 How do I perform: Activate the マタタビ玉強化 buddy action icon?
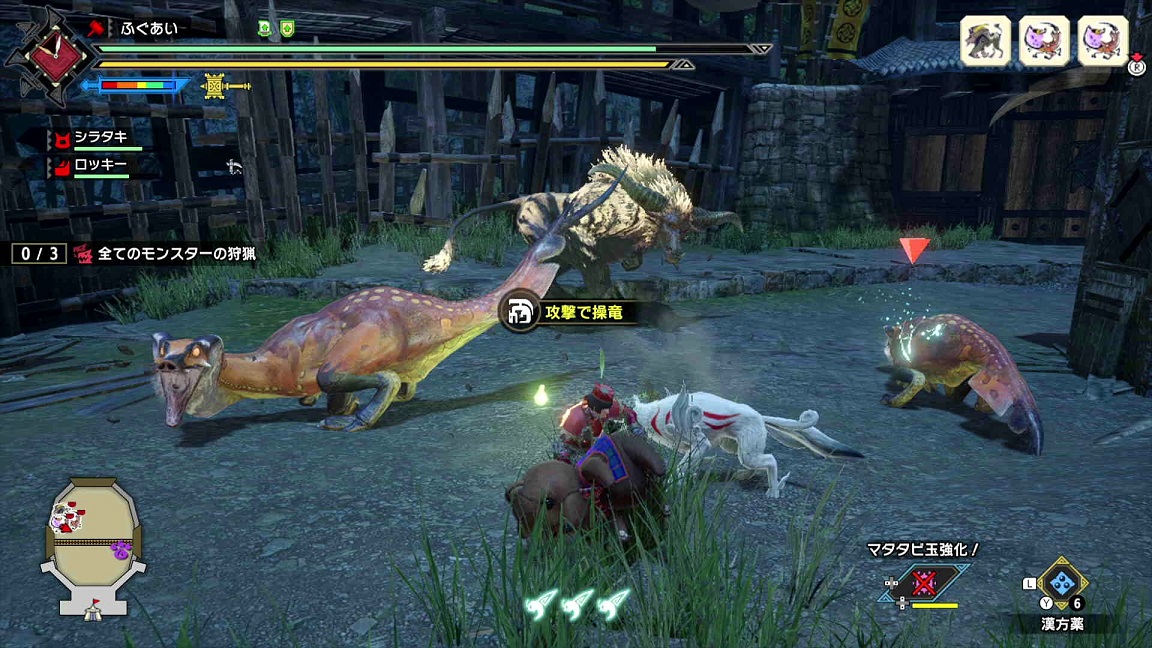[x=926, y=583]
